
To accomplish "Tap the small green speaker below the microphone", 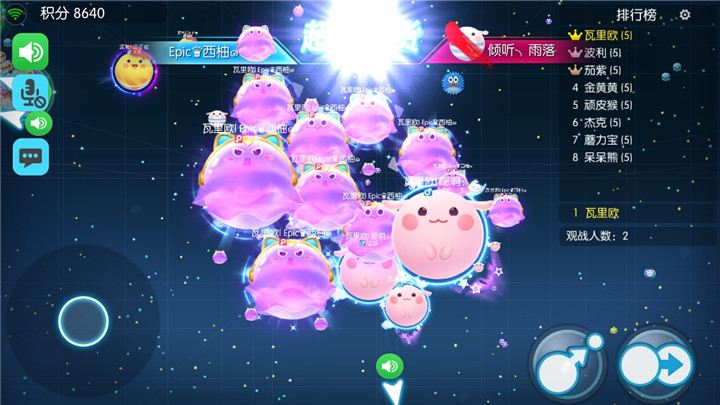I will 39,123.
